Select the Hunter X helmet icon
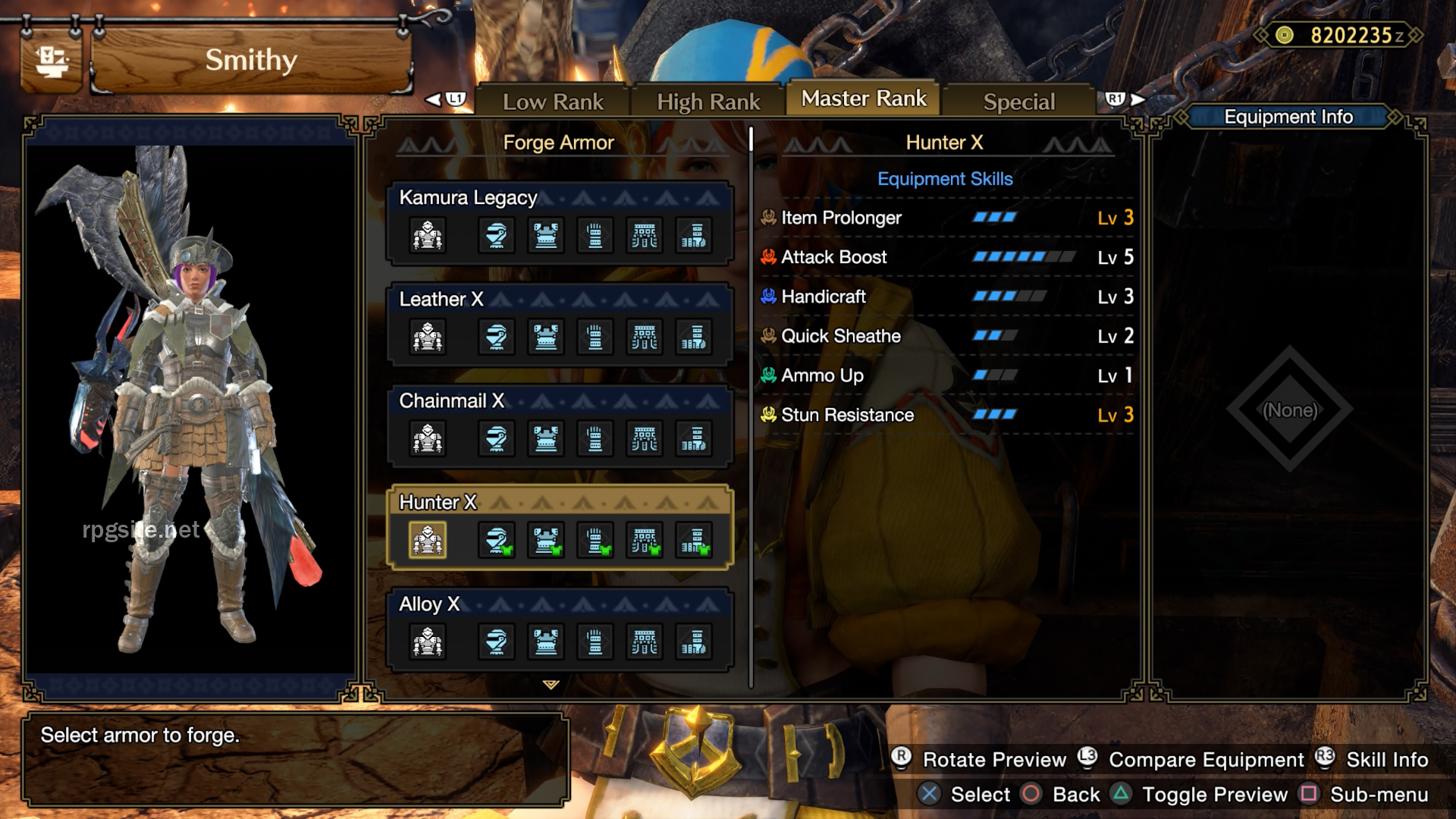Screen dimensions: 1456x819 (497, 540)
